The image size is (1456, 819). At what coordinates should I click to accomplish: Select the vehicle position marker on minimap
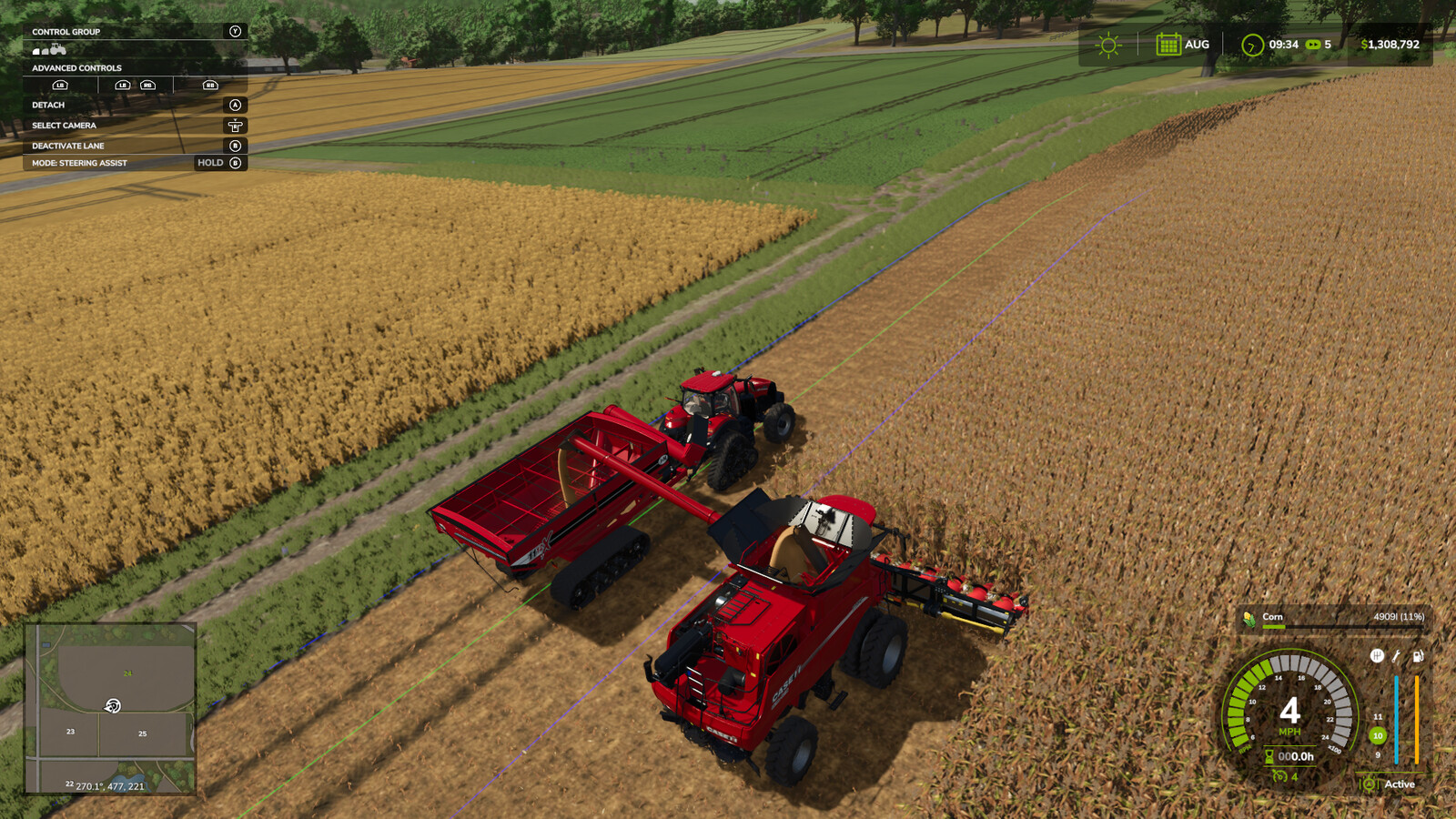coord(113,705)
